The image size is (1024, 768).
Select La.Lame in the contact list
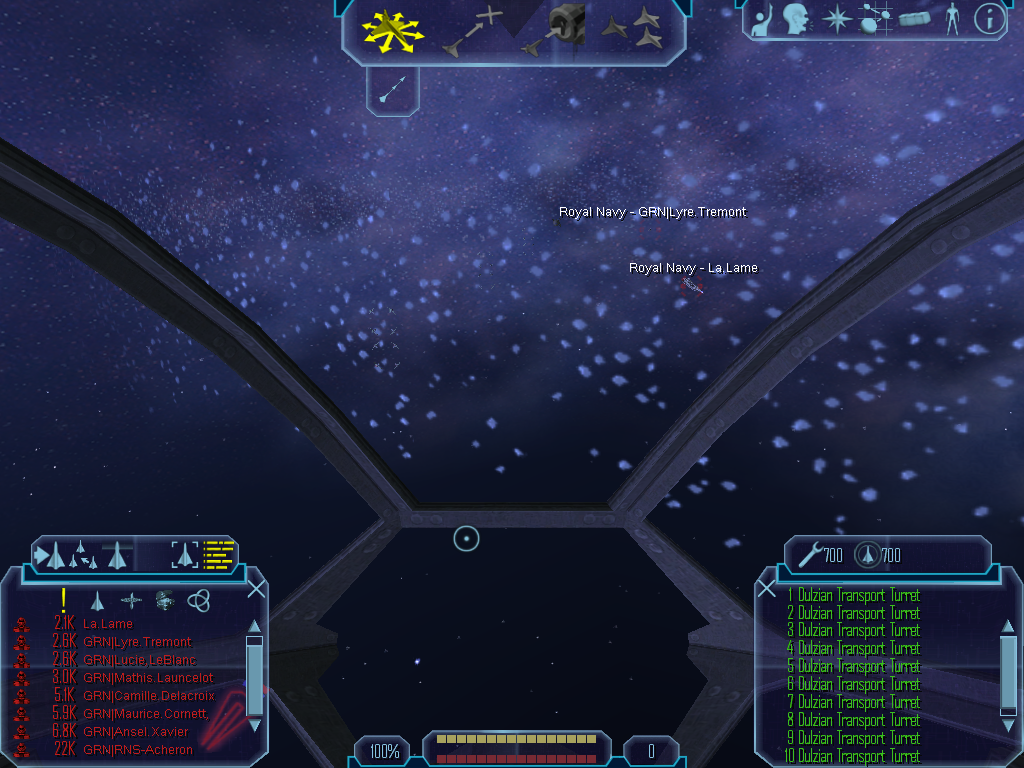click(108, 624)
